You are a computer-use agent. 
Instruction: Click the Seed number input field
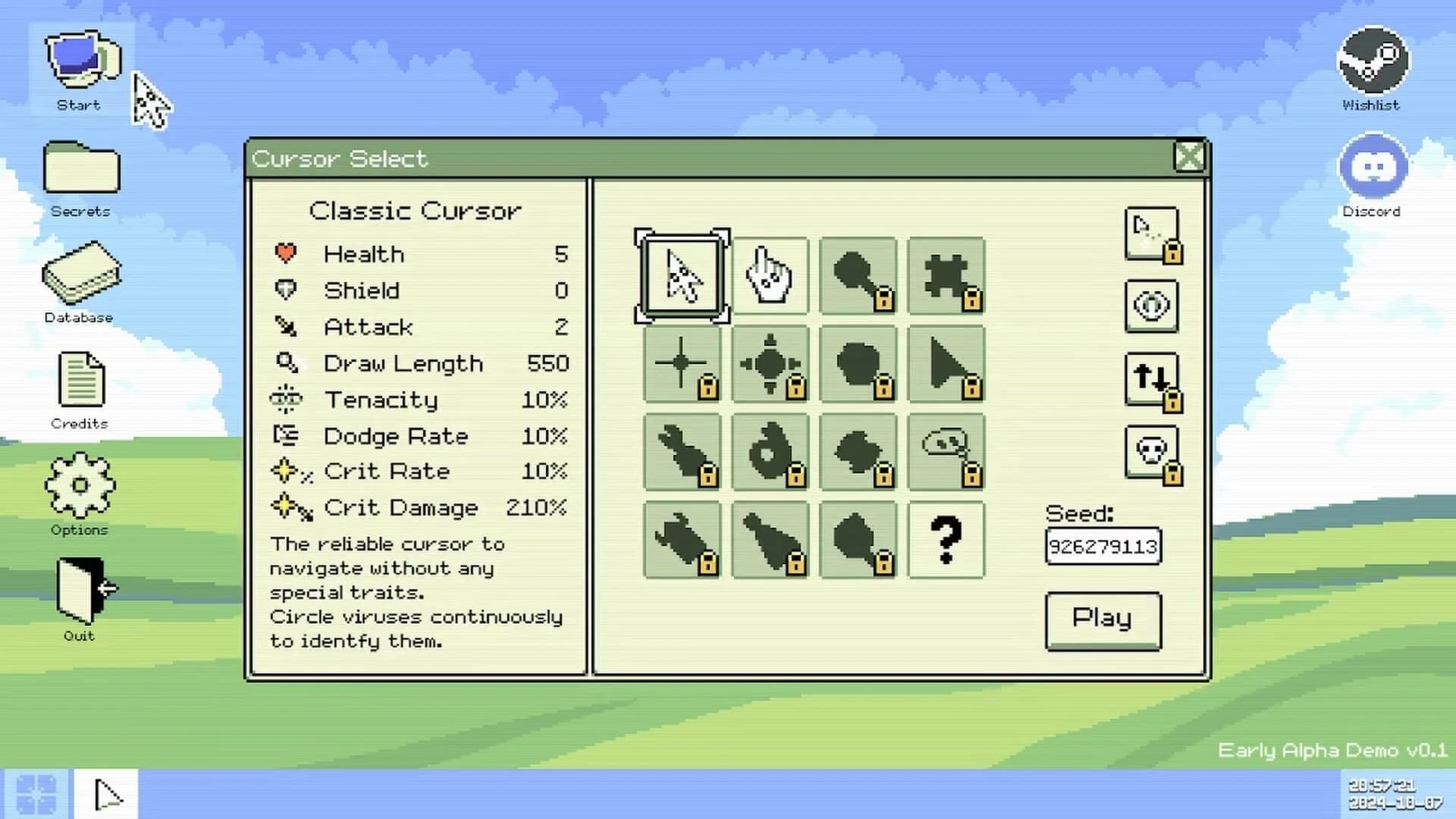pos(1102,546)
